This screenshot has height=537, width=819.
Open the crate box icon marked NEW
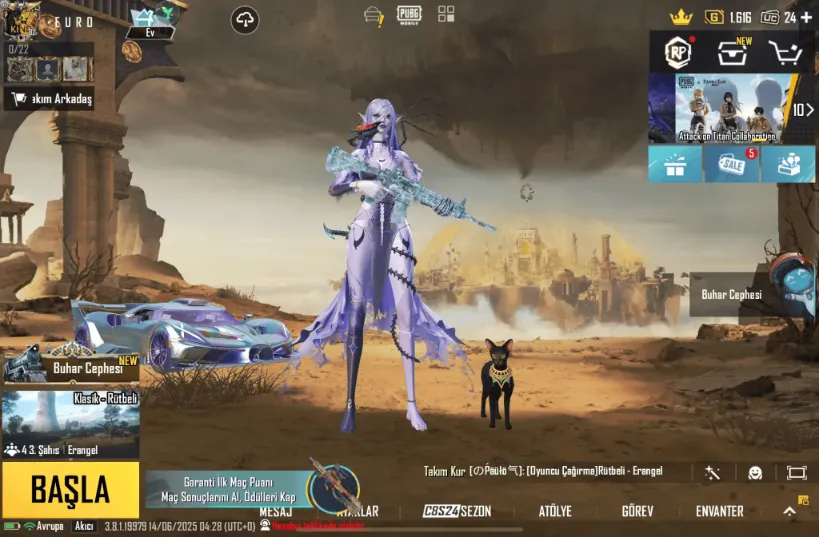(733, 52)
